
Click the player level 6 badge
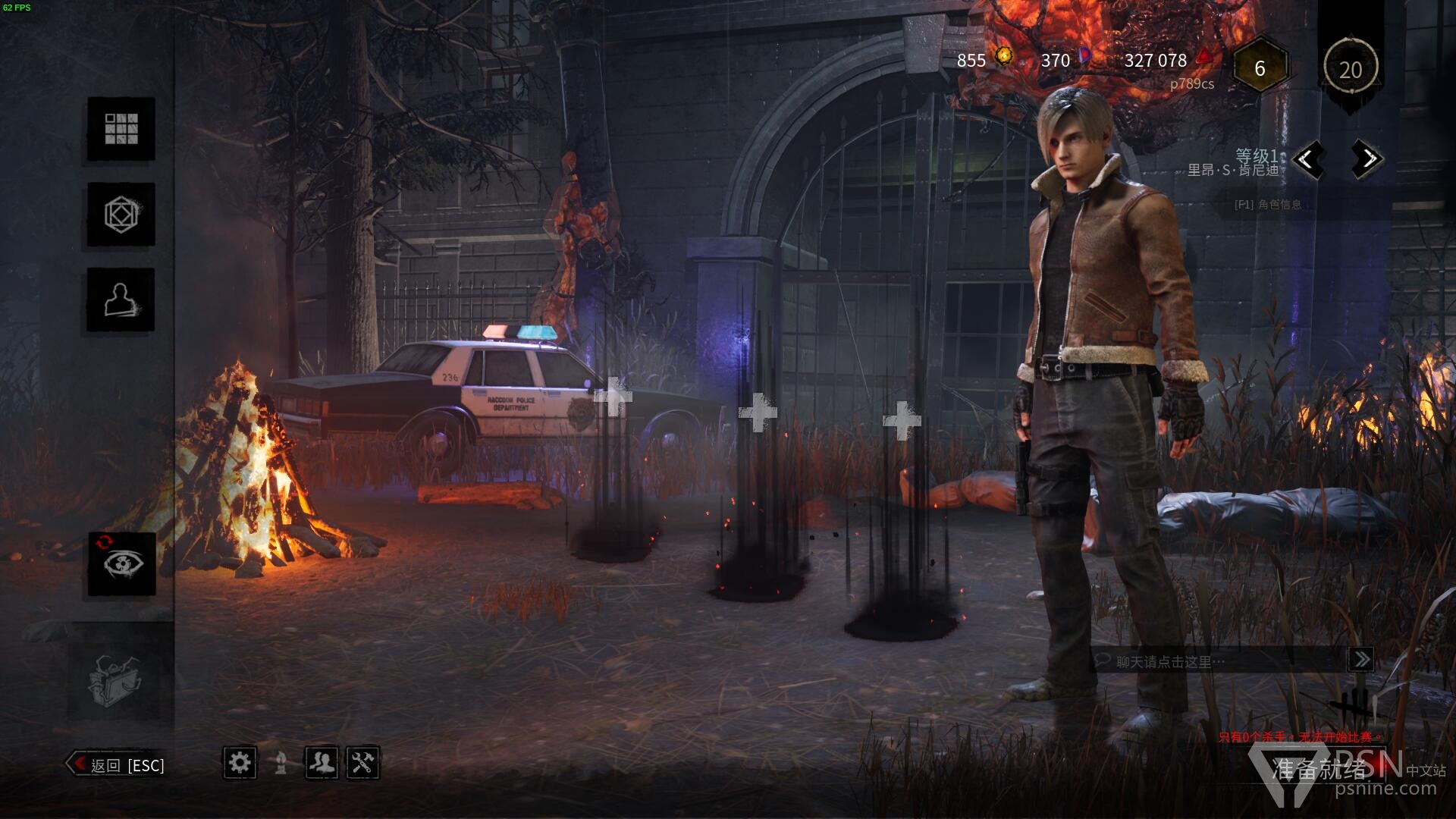tap(1260, 69)
